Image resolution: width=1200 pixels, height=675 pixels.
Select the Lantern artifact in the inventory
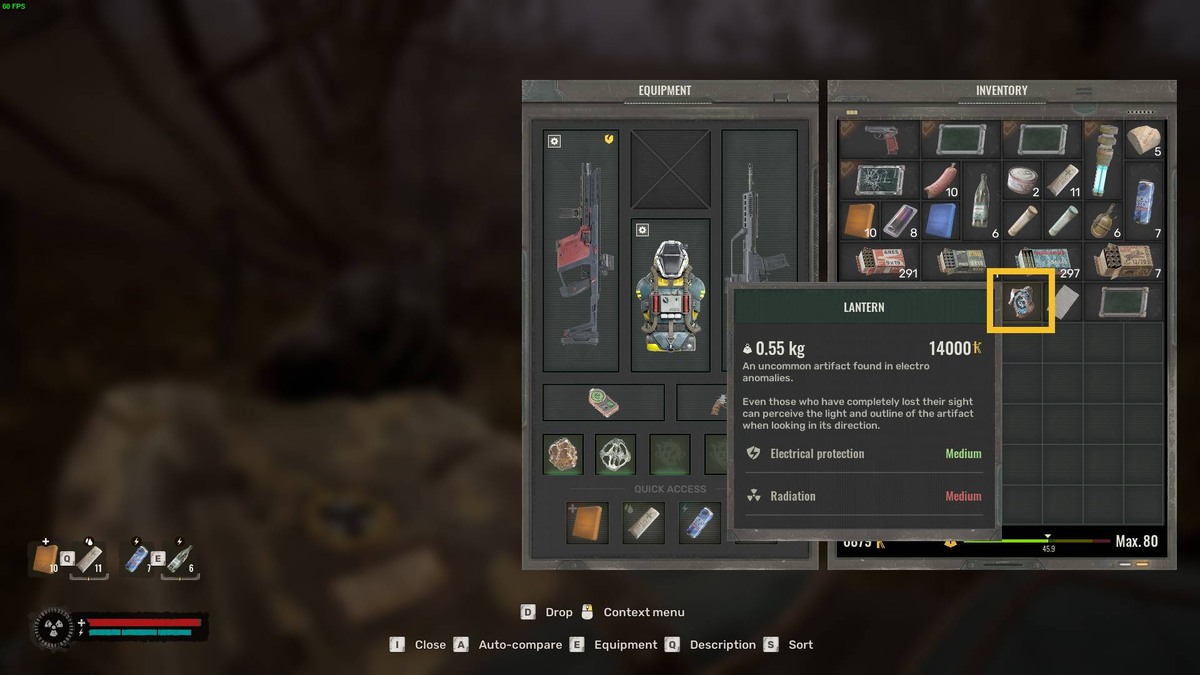[1021, 301]
